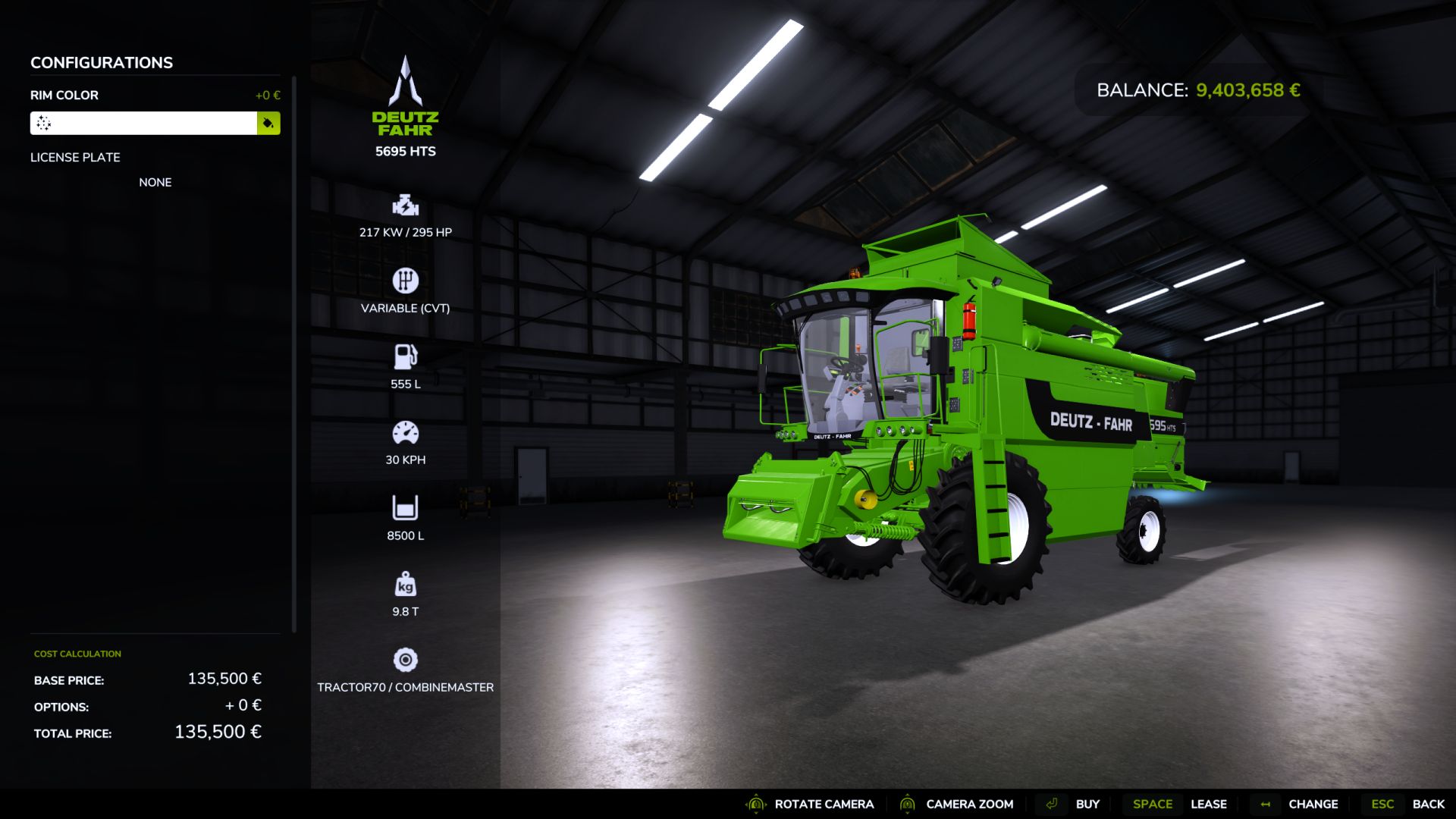Select the 8500 L grain tank capacity icon

(405, 507)
